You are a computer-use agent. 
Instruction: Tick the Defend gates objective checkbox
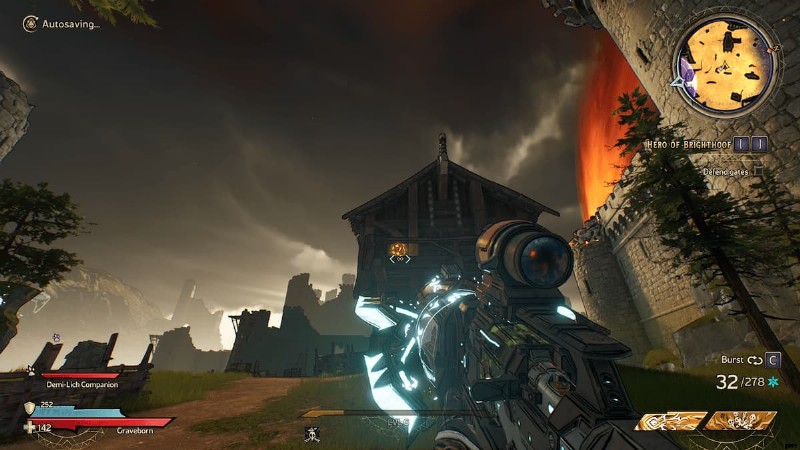coord(758,171)
